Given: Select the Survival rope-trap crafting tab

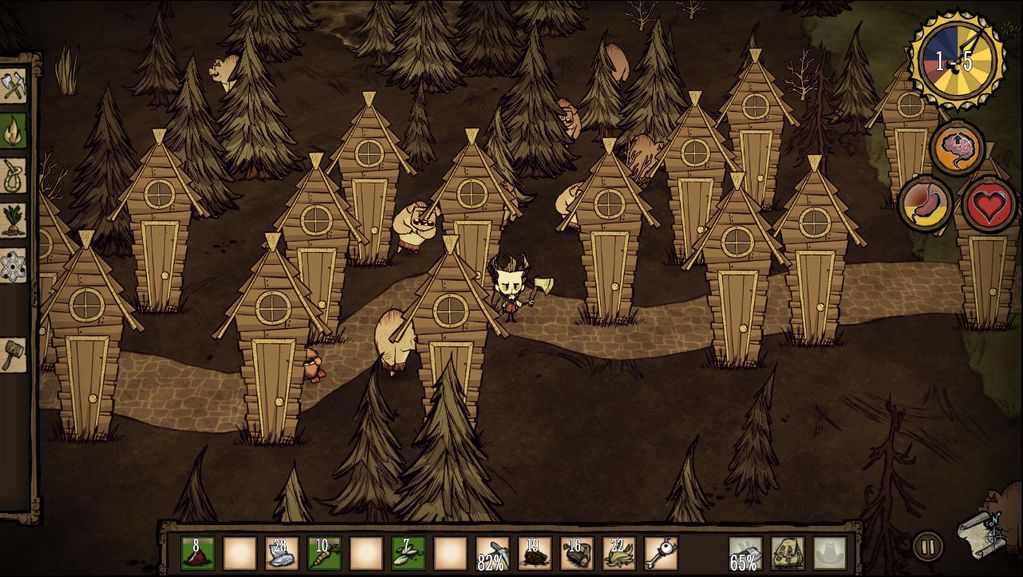Looking at the screenshot, I should pyautogui.click(x=13, y=174).
